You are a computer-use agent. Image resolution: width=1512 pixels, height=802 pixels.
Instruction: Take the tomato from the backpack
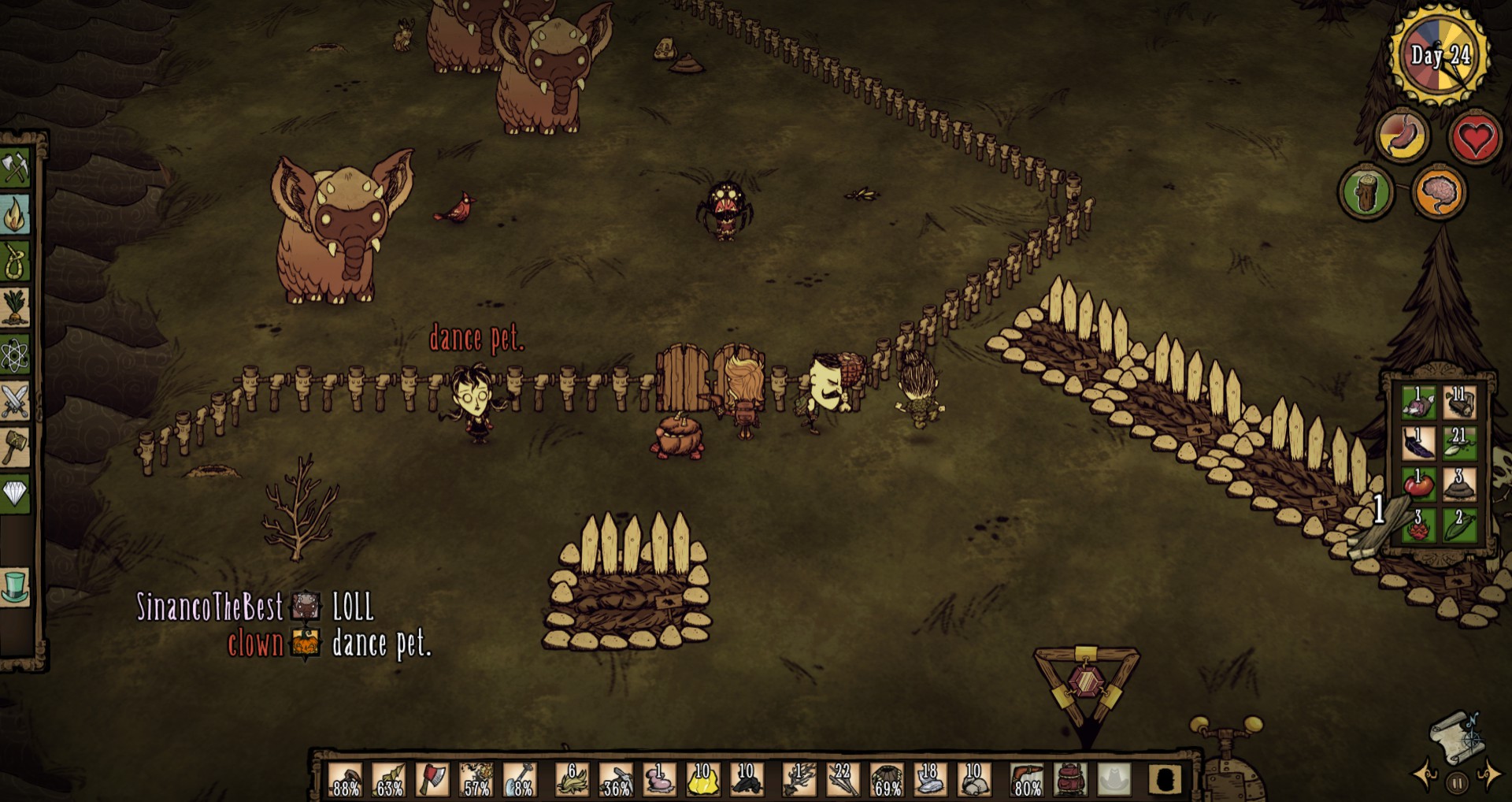point(1418,484)
